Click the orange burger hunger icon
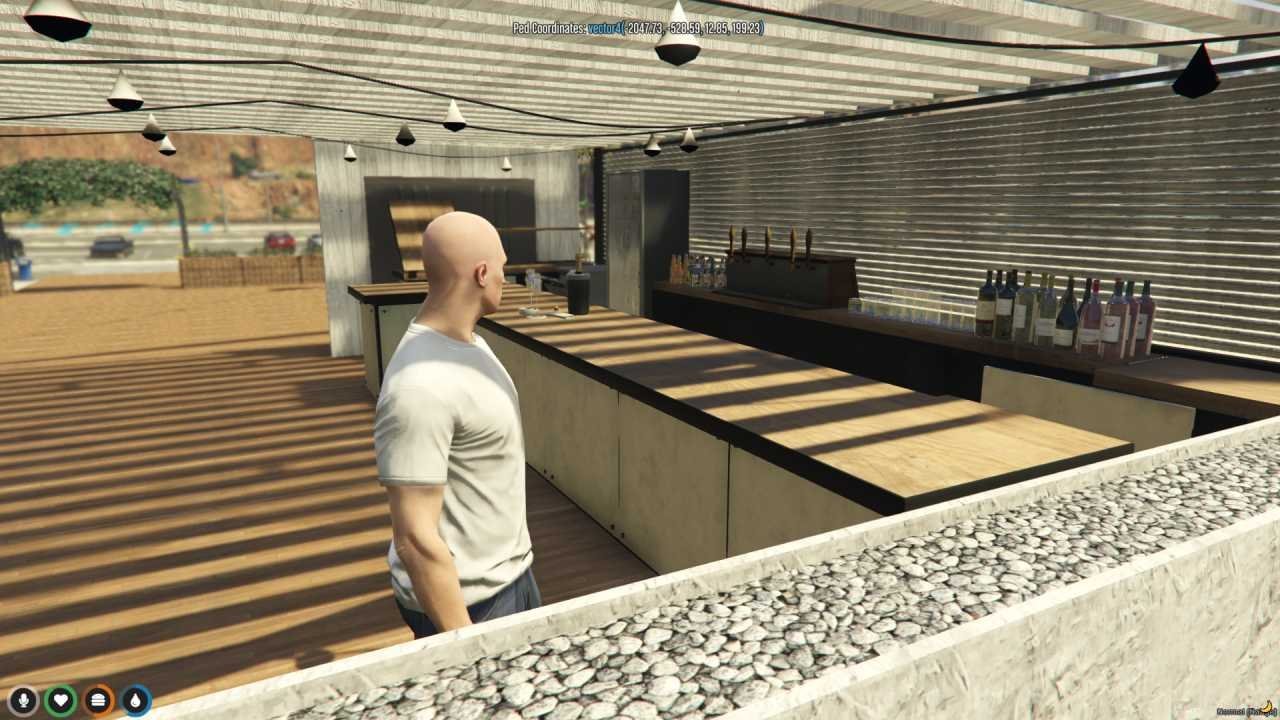This screenshot has width=1280, height=720. (98, 700)
